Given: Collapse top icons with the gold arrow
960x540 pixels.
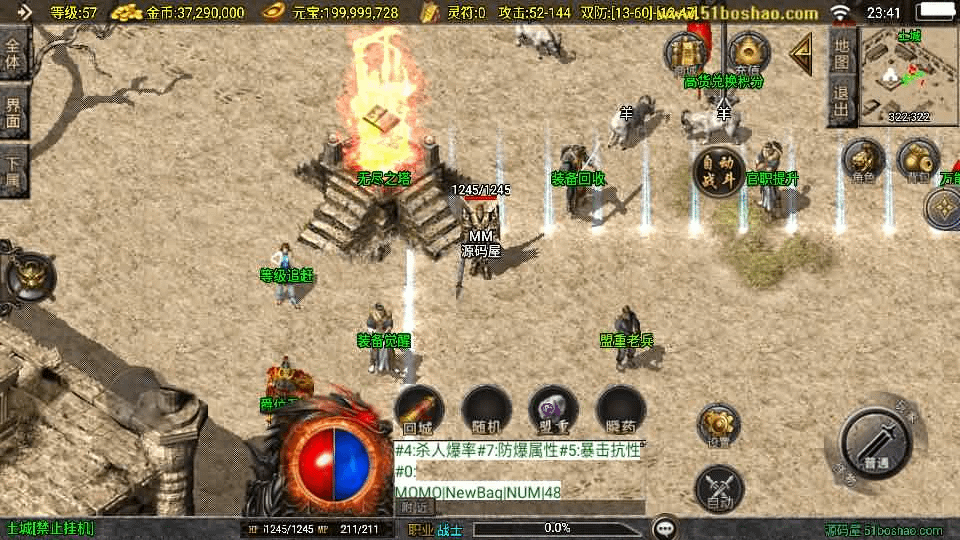Looking at the screenshot, I should (x=801, y=53).
